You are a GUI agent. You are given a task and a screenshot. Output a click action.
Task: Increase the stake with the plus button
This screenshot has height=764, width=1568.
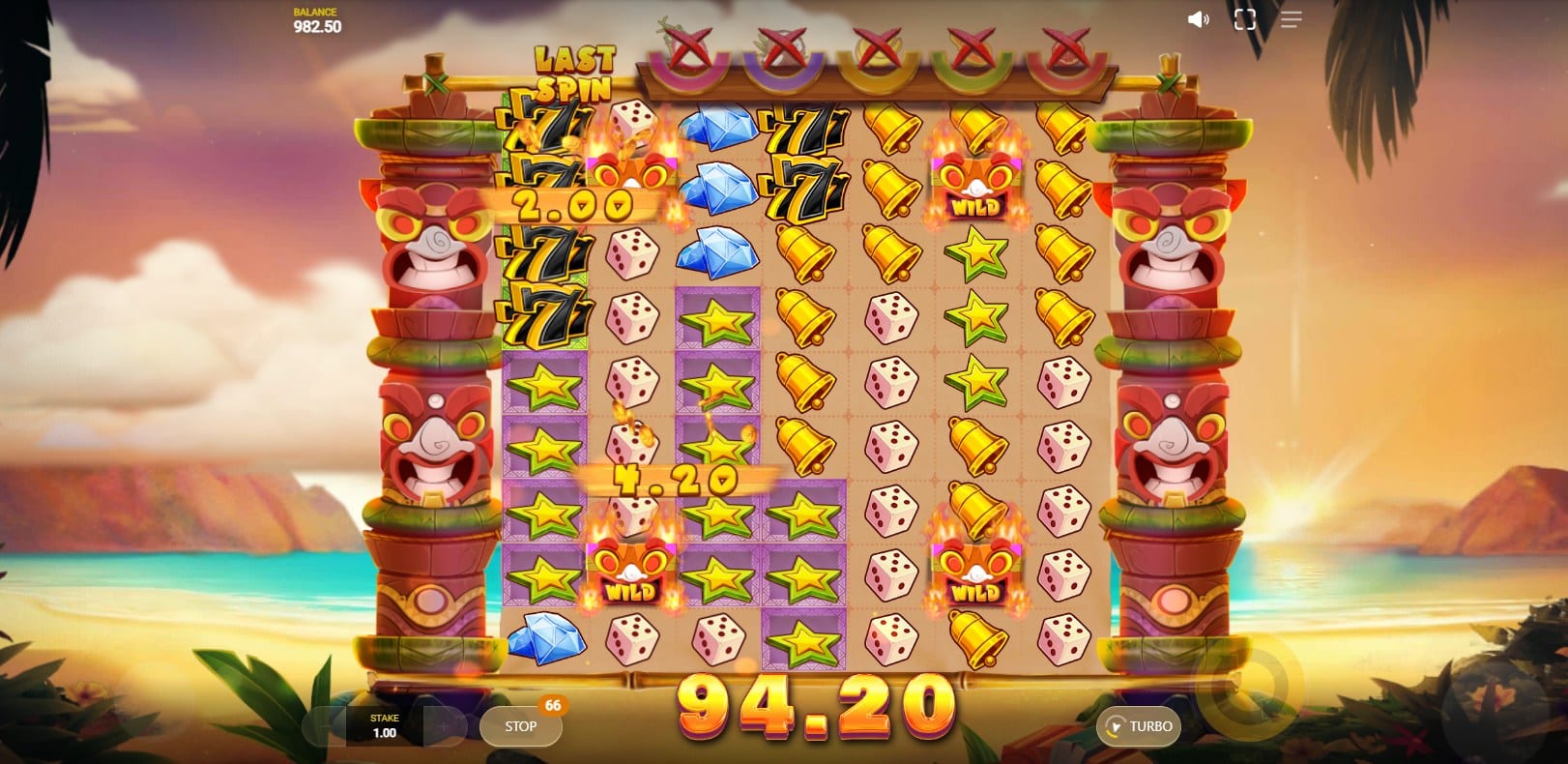[443, 726]
